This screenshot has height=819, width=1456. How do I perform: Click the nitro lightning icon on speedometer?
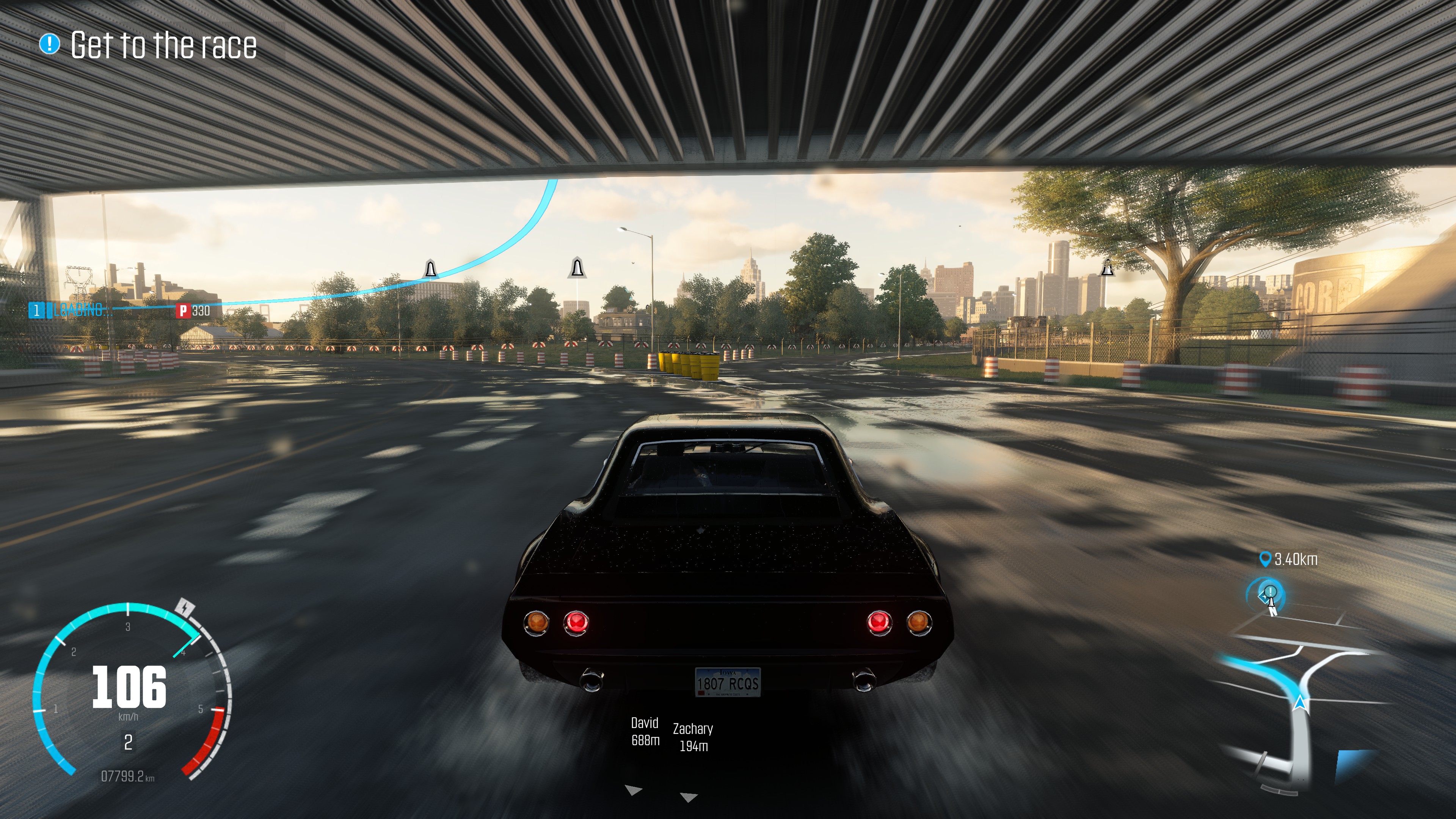tap(185, 607)
